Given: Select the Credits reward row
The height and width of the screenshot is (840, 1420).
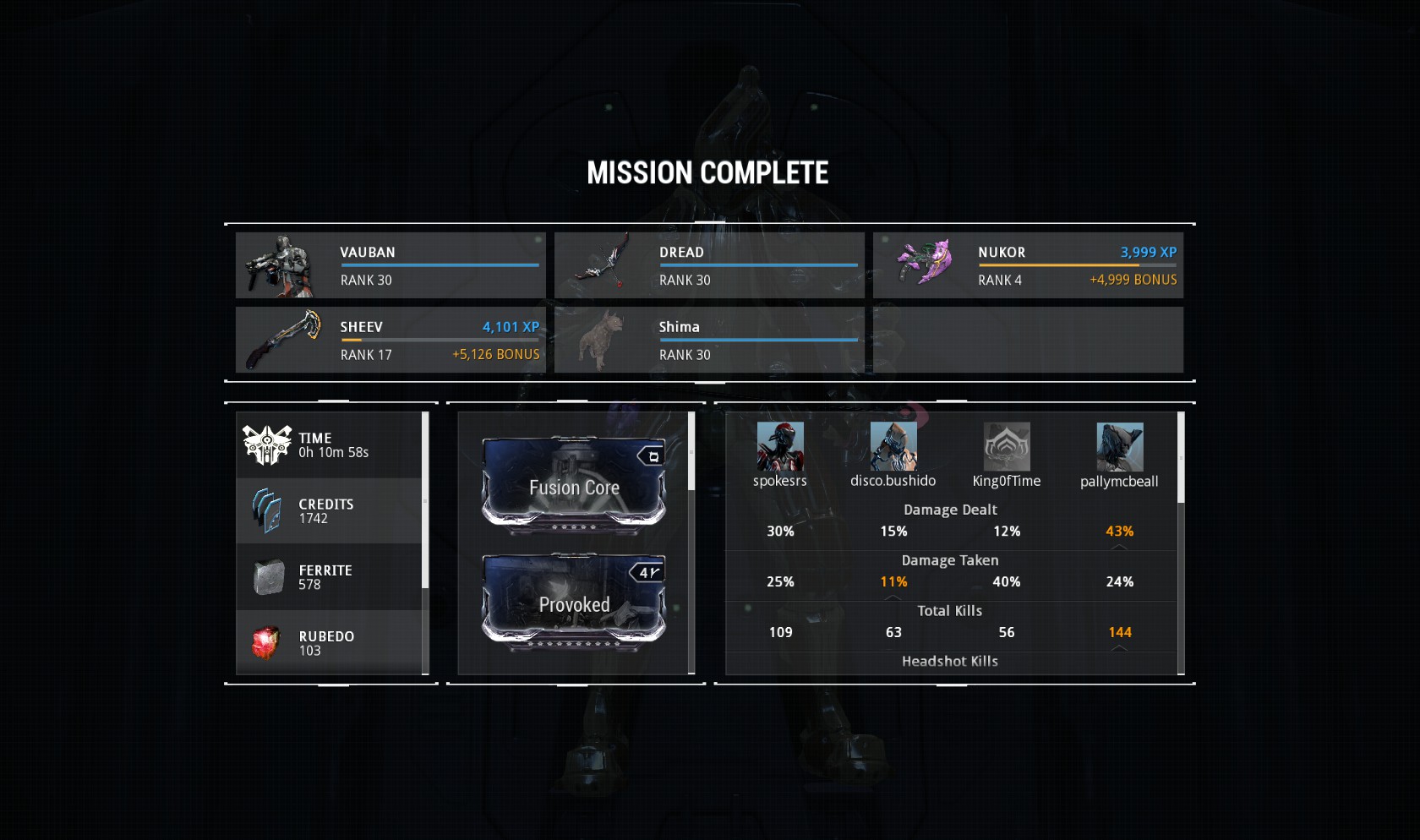Looking at the screenshot, I should [x=329, y=511].
